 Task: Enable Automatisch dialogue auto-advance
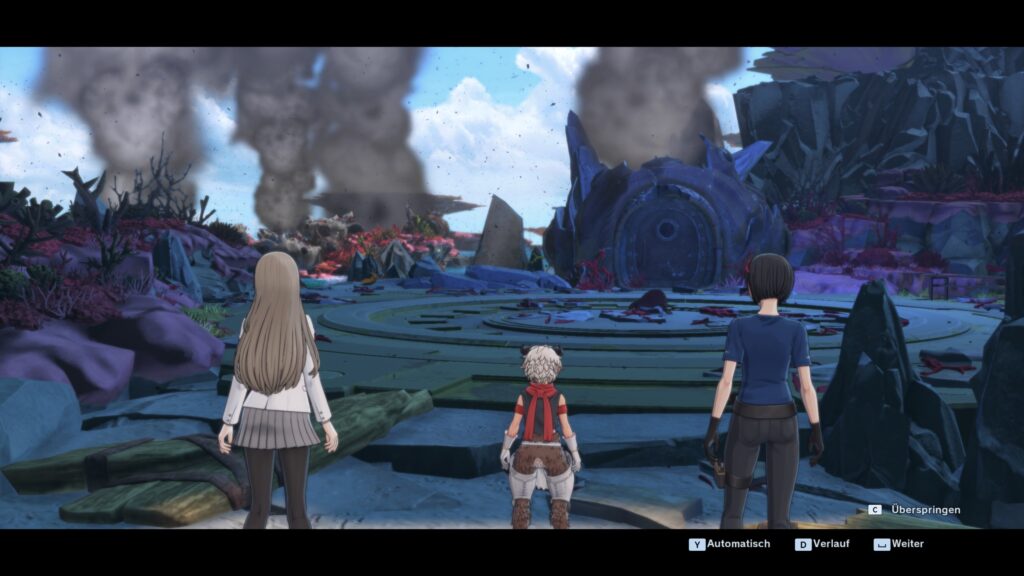(730, 544)
